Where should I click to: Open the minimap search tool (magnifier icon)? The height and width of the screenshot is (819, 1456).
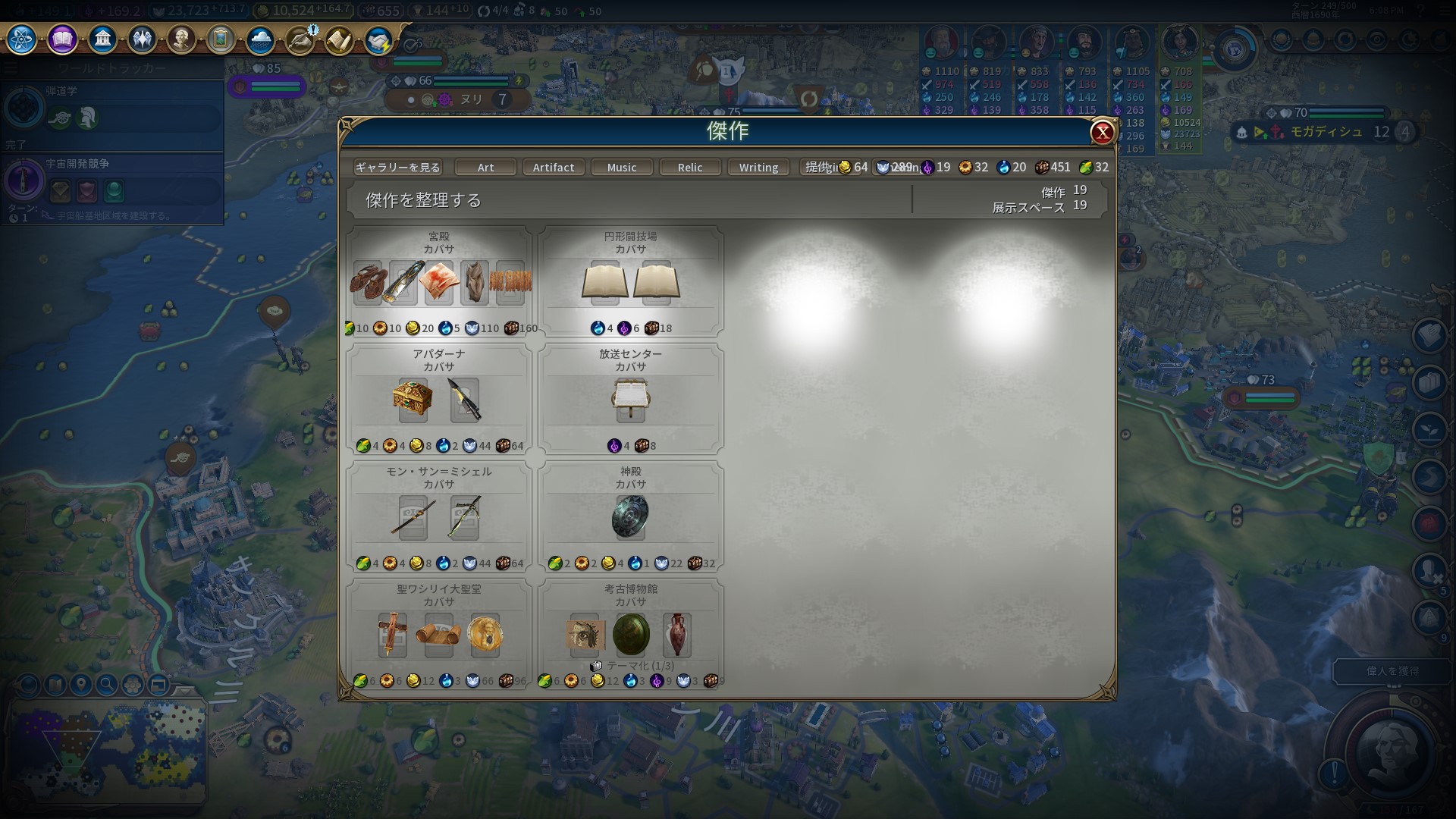[x=108, y=685]
